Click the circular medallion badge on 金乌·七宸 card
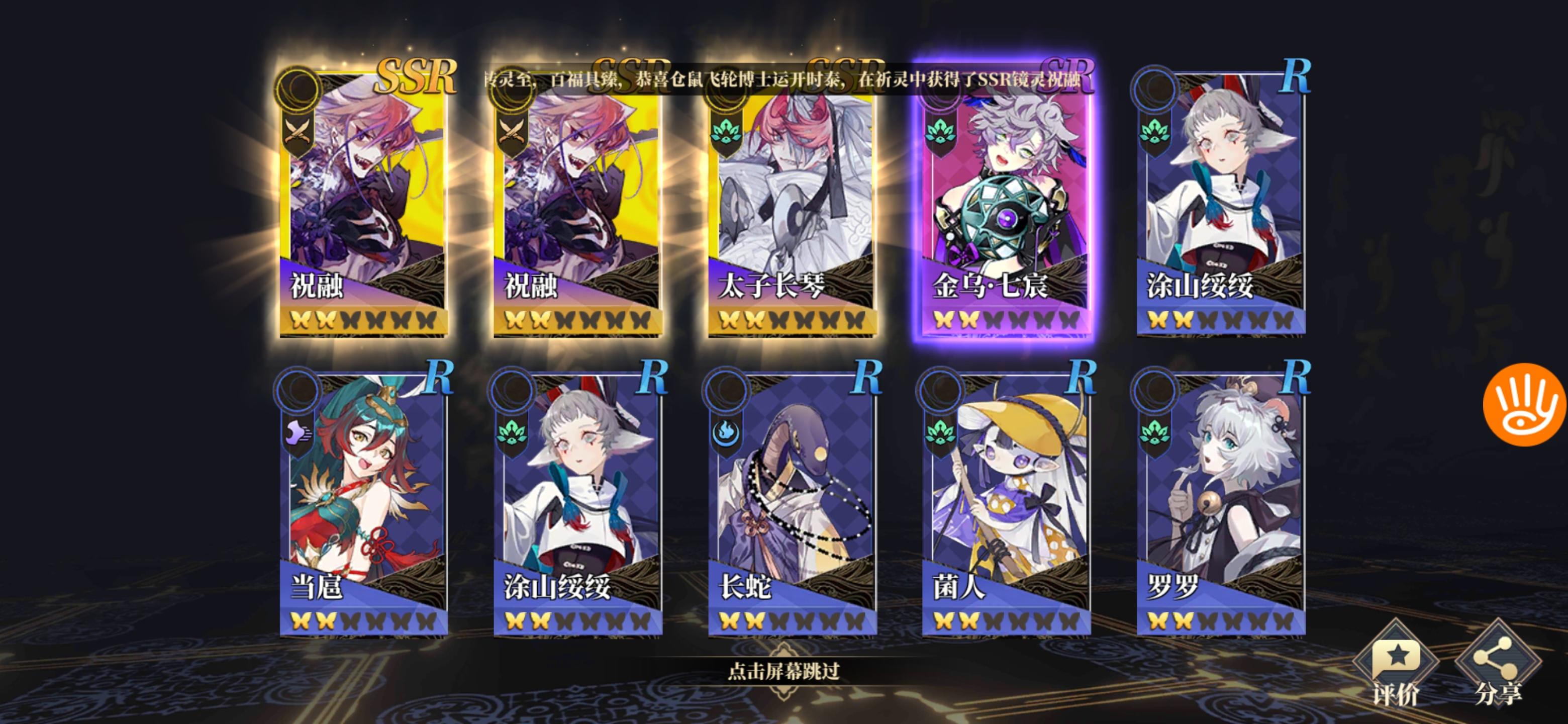This screenshot has width=1568, height=724. pos(940,89)
